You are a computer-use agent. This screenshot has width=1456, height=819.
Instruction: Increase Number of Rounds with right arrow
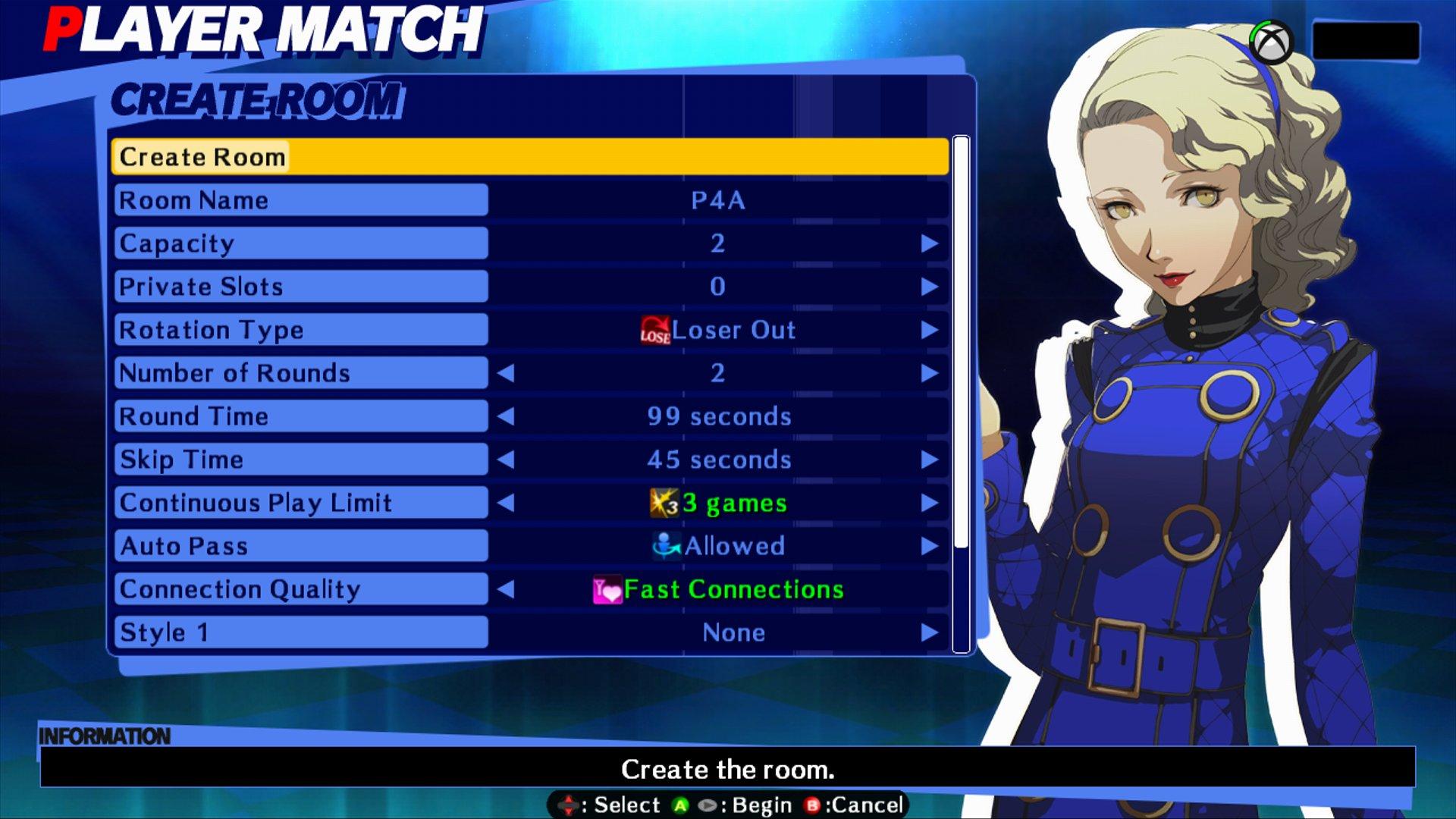929,373
